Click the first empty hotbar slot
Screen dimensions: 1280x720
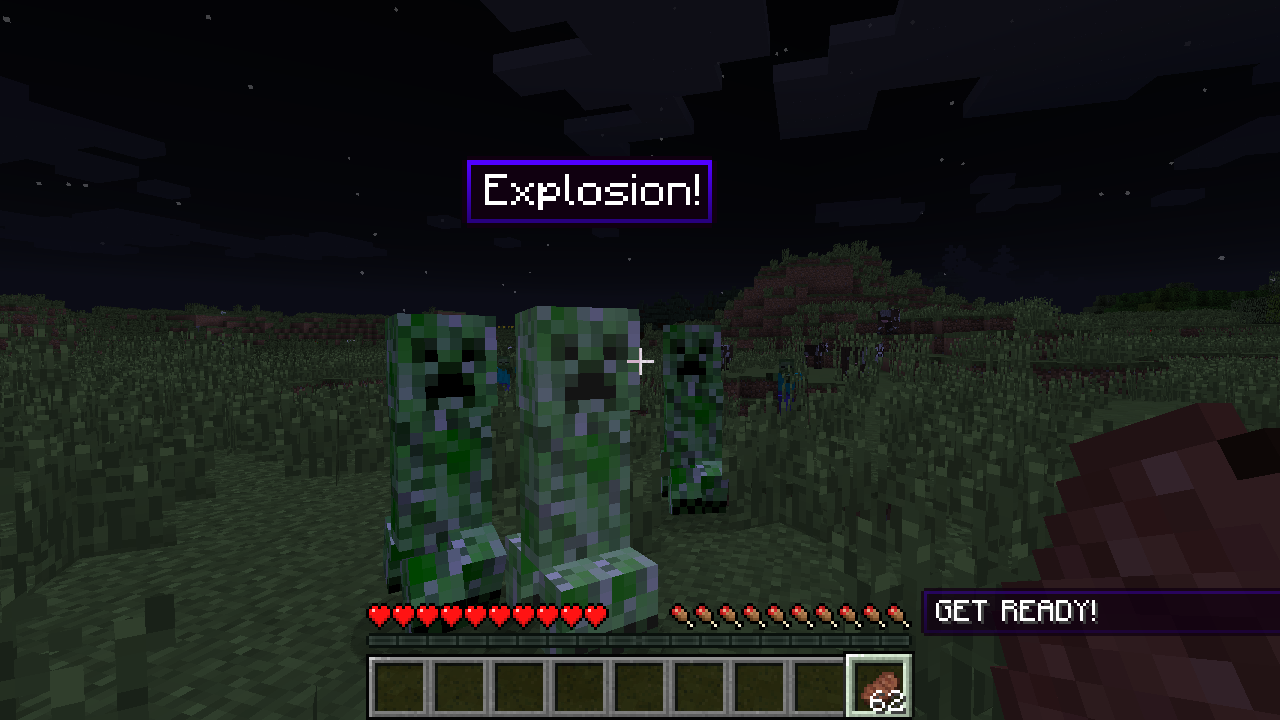tap(398, 687)
